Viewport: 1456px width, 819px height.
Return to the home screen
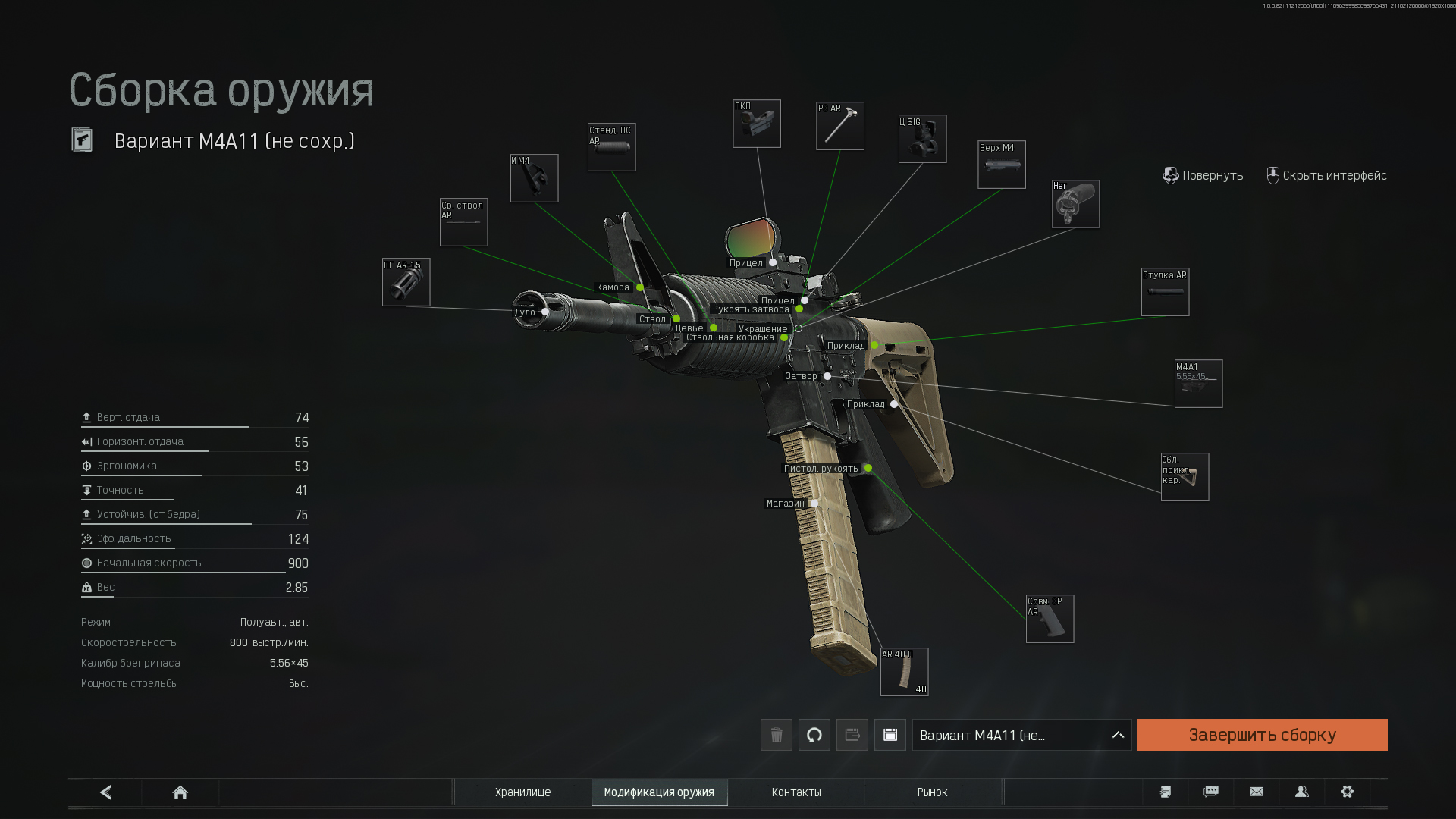coord(180,792)
